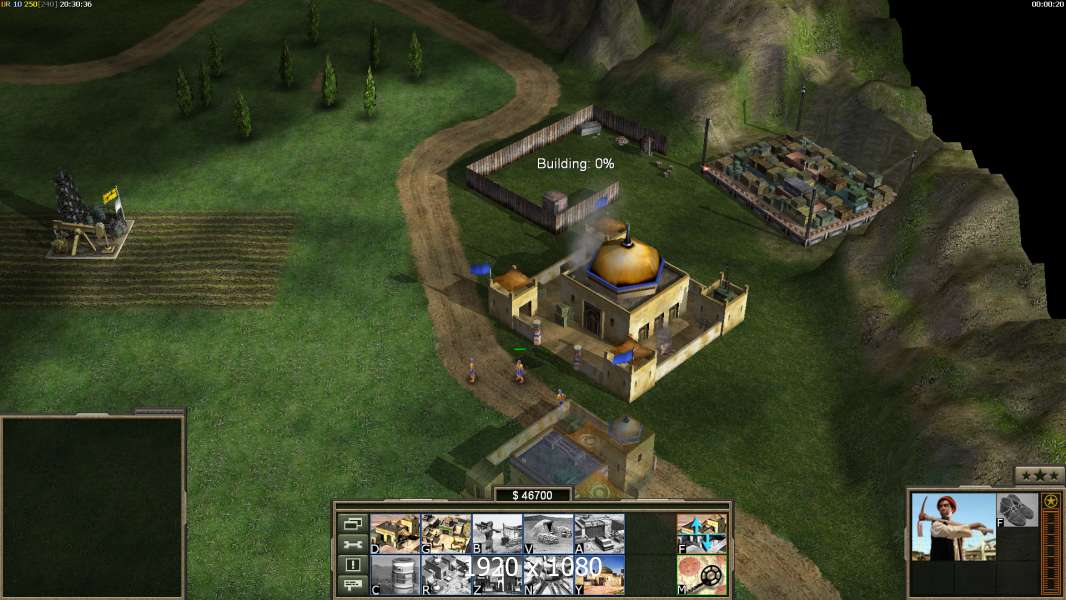Activate the blue arrows building icon
This screenshot has width=1066, height=600.
[701, 534]
